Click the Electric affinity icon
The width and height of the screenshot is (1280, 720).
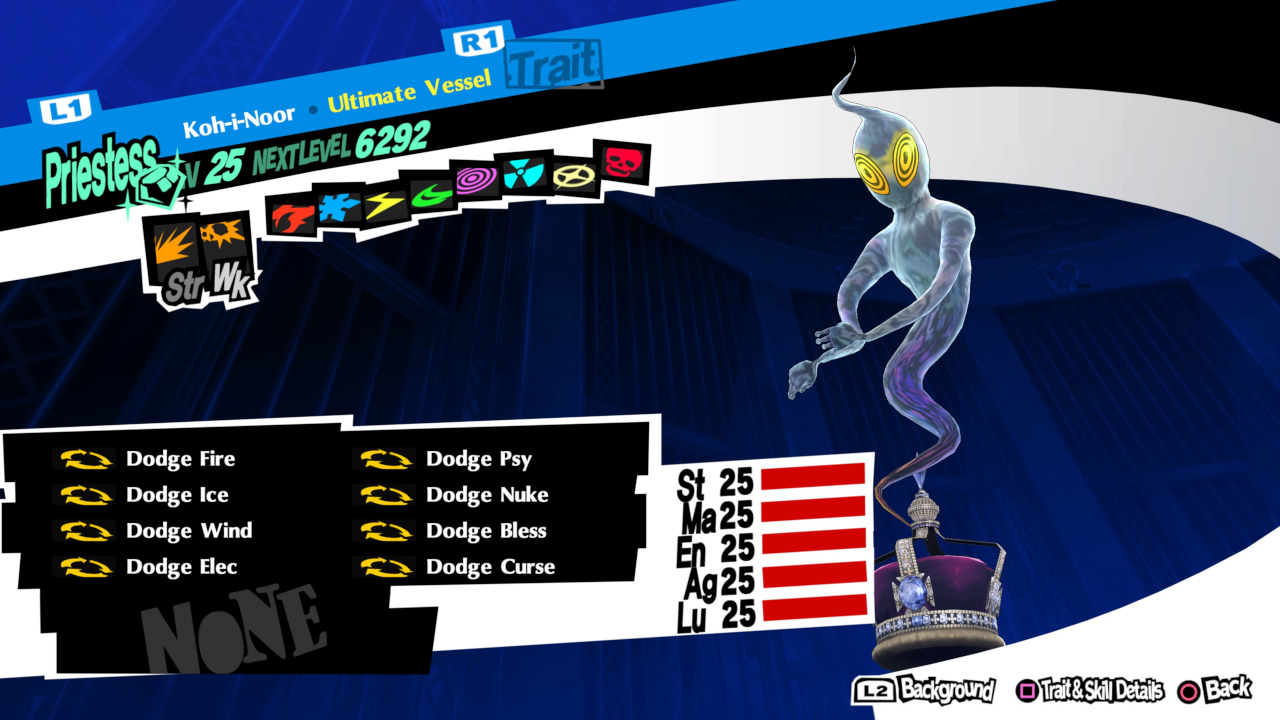[x=385, y=203]
